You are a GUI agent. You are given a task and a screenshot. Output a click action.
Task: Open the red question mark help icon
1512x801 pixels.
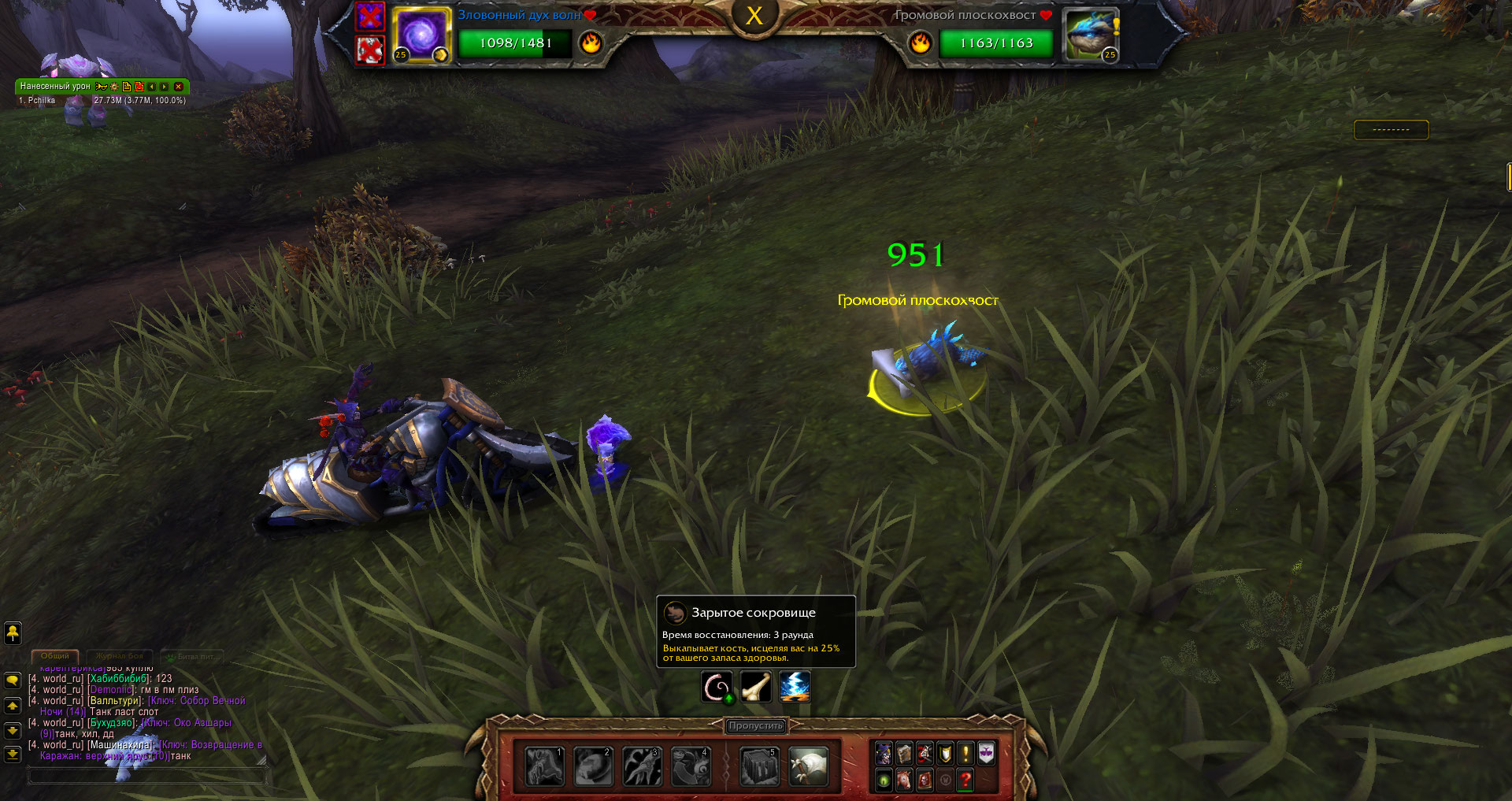point(965,780)
